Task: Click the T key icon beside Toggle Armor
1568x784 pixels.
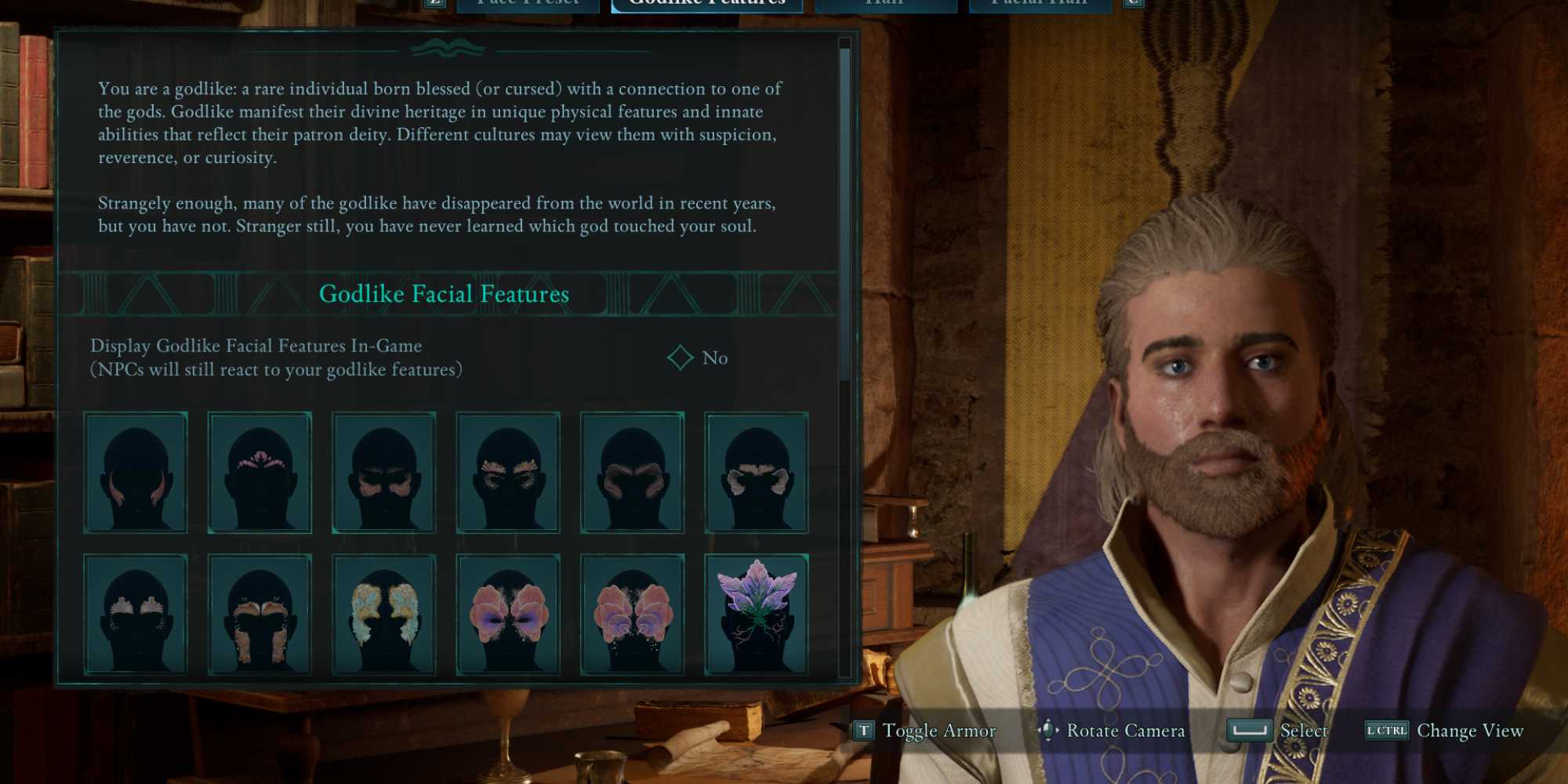Action: point(865,731)
